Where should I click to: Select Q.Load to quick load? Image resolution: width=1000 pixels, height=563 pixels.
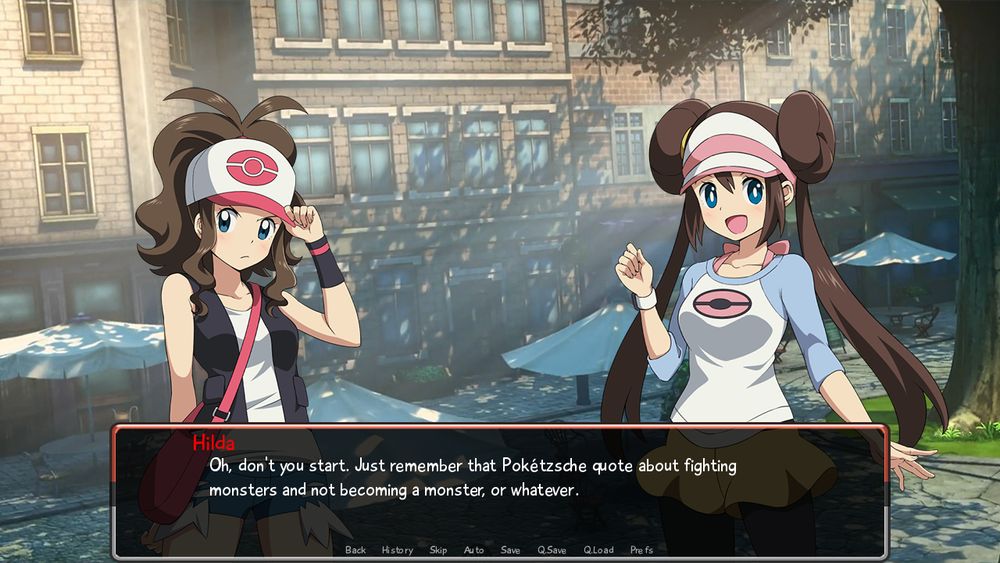point(598,550)
